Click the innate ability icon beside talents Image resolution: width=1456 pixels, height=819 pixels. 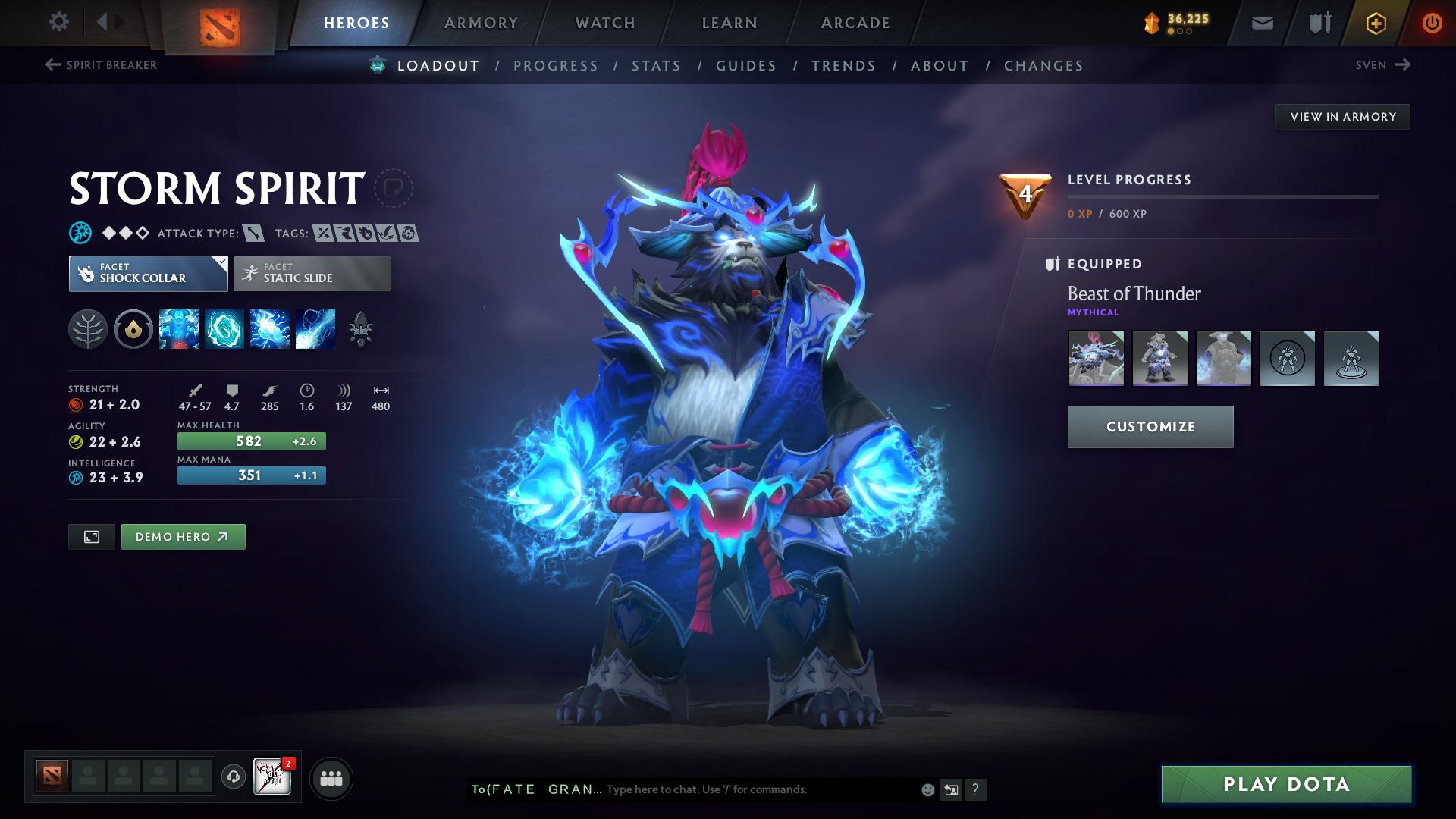tap(133, 329)
